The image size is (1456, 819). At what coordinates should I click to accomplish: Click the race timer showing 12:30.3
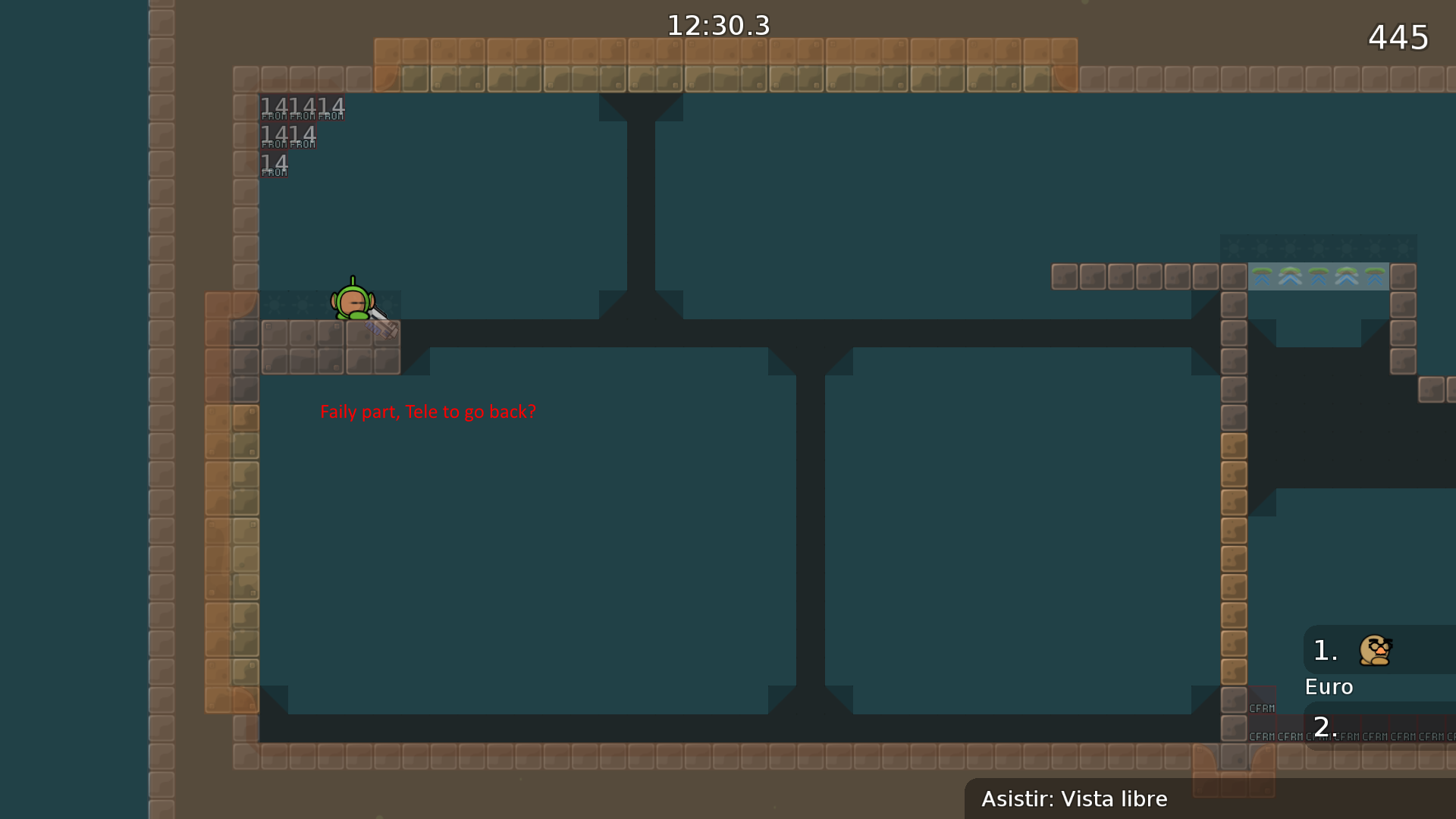(x=717, y=25)
